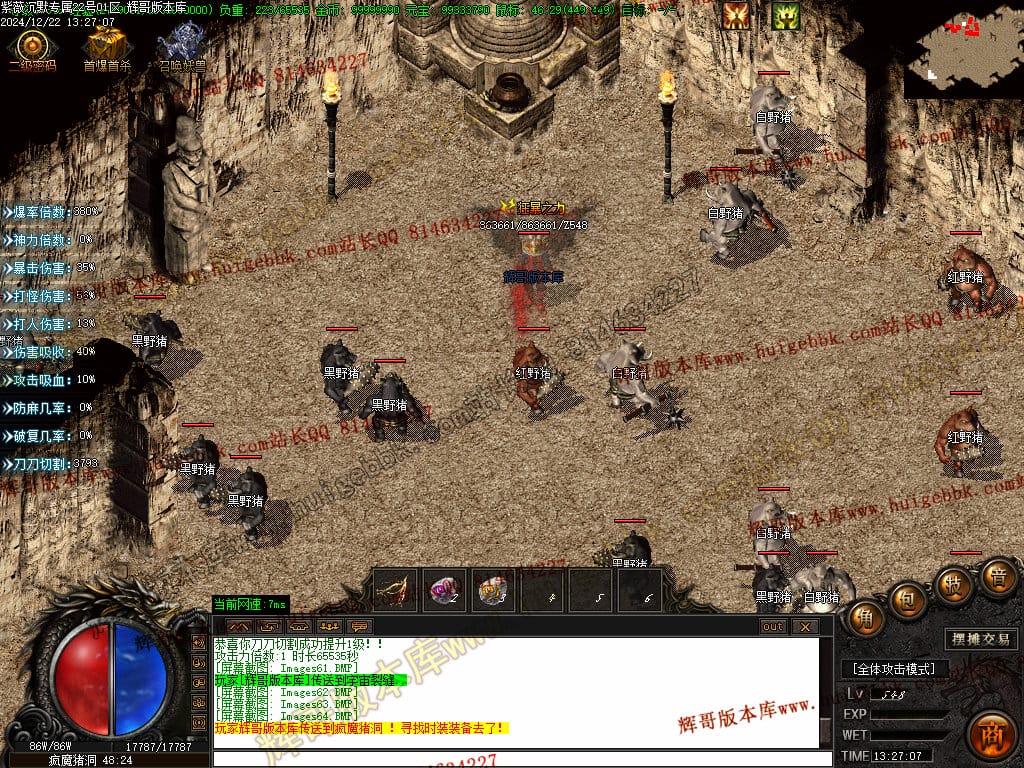Use the item in hotbar slot three
This screenshot has height=768, width=1024.
pyautogui.click(x=492, y=590)
